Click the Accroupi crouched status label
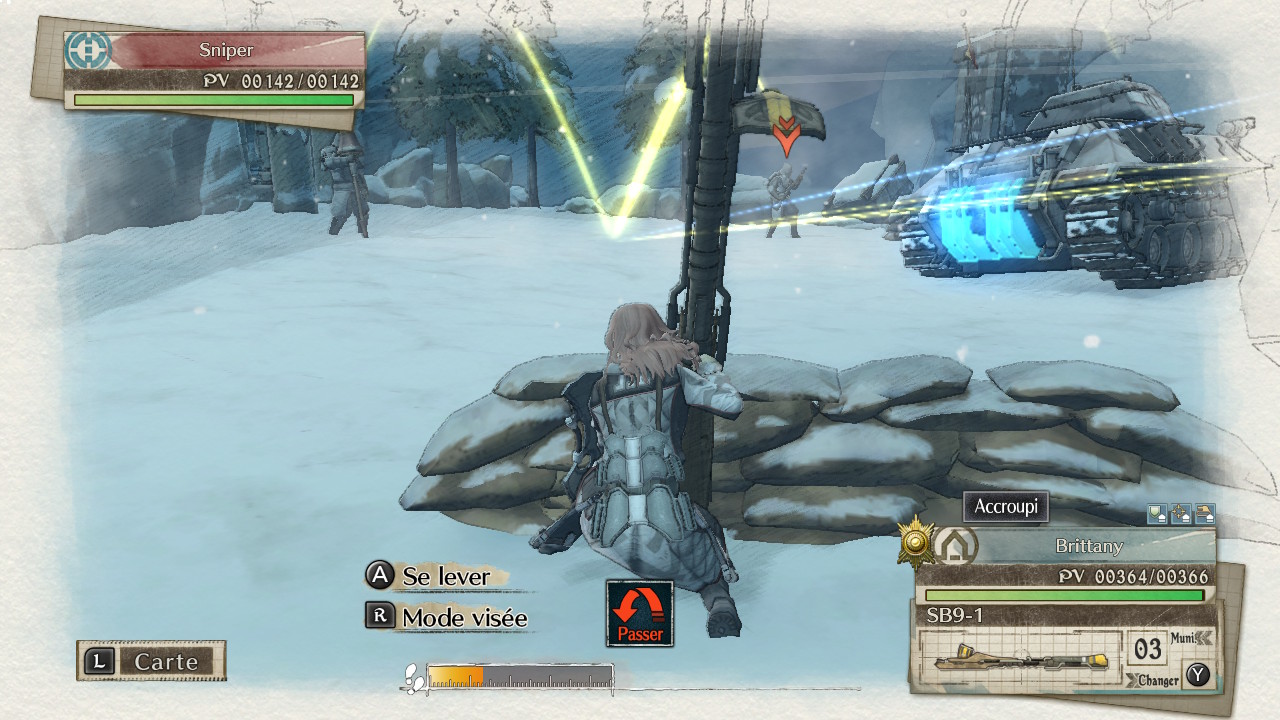 pos(1006,507)
